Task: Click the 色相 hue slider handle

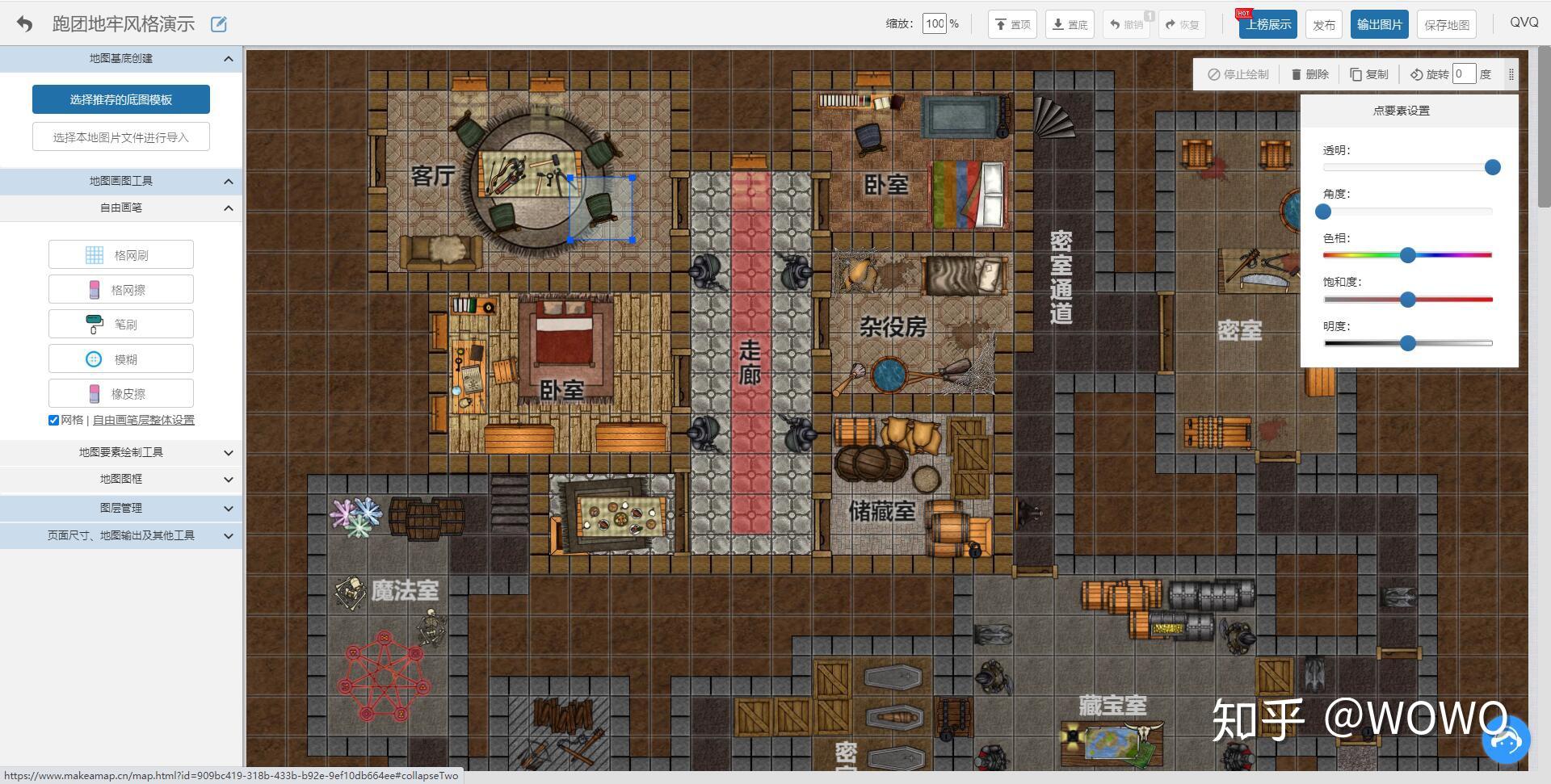Action: tap(1408, 255)
